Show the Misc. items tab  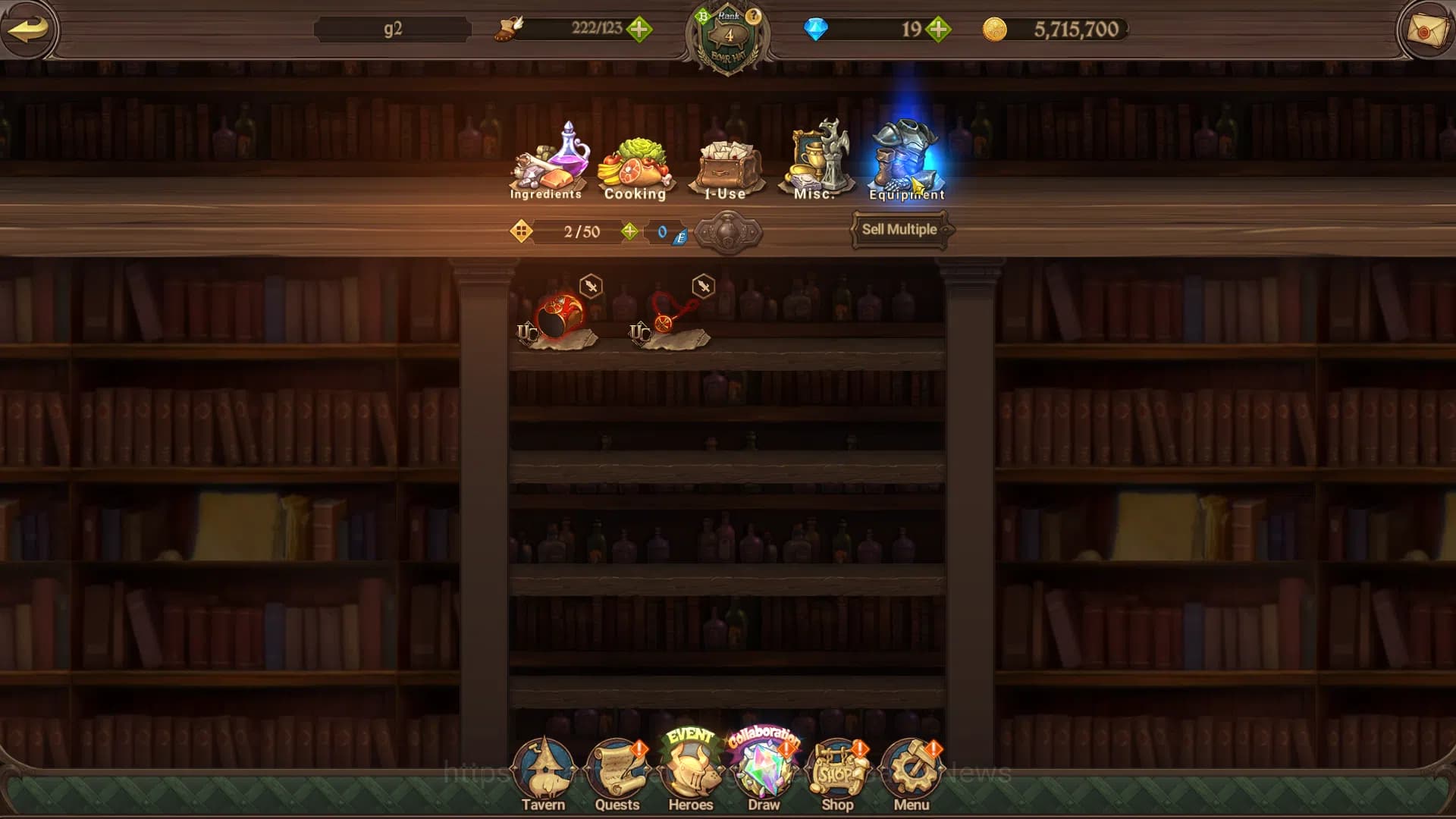[x=816, y=162]
